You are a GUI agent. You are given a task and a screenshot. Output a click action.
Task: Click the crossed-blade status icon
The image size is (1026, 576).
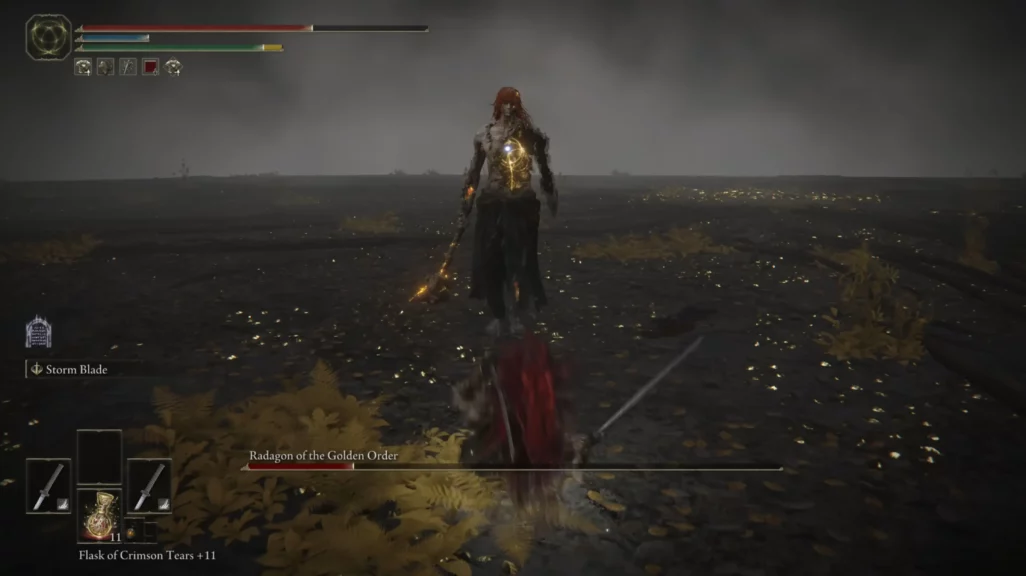click(x=128, y=67)
